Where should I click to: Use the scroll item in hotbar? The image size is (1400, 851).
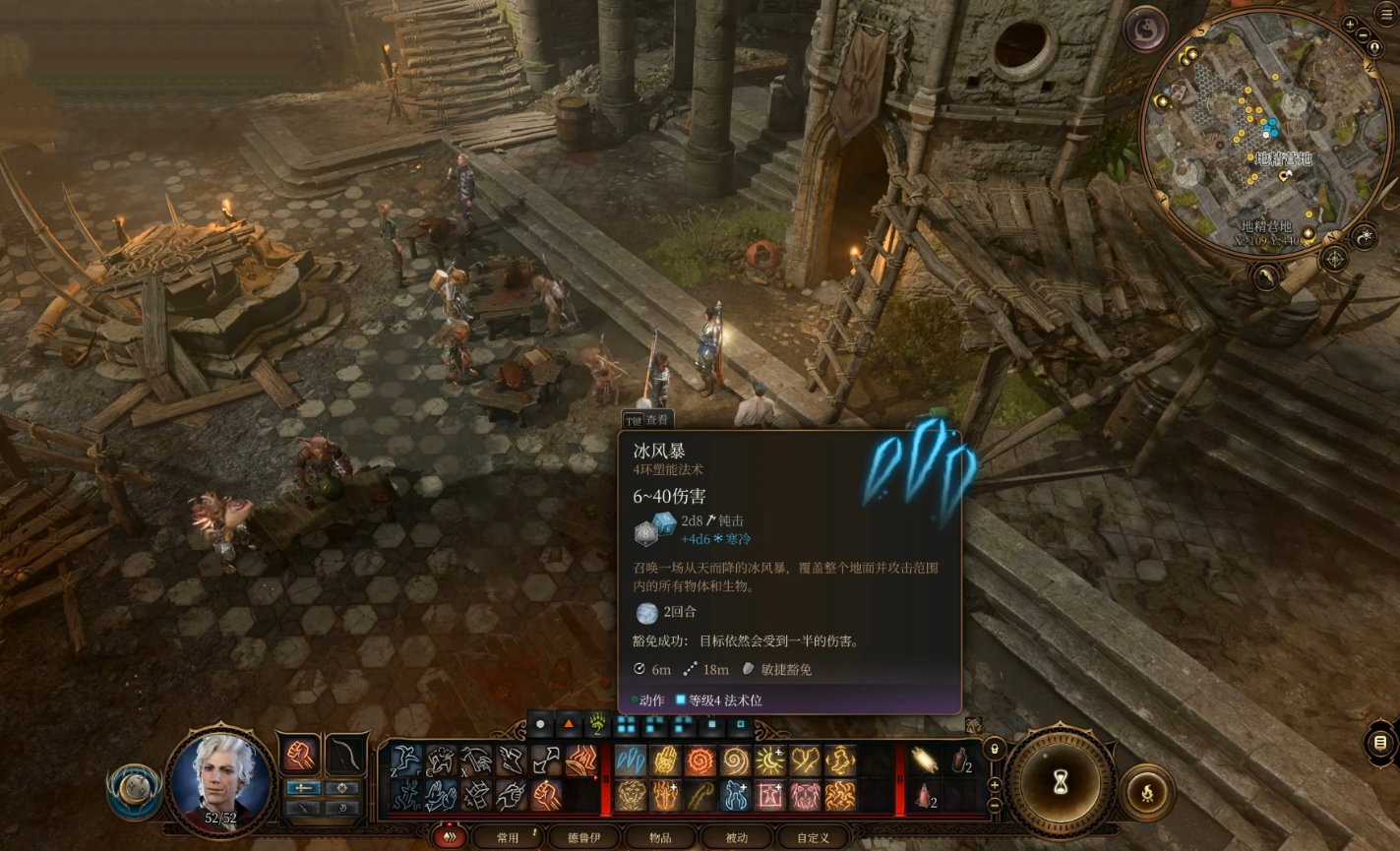[923, 759]
